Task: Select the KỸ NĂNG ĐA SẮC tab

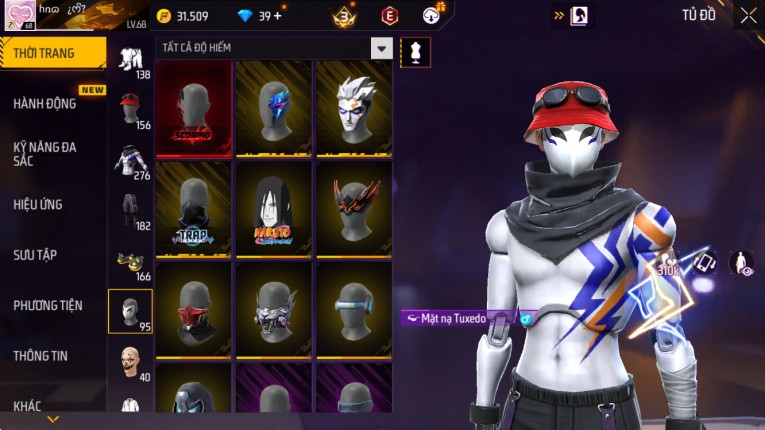Action: point(45,153)
